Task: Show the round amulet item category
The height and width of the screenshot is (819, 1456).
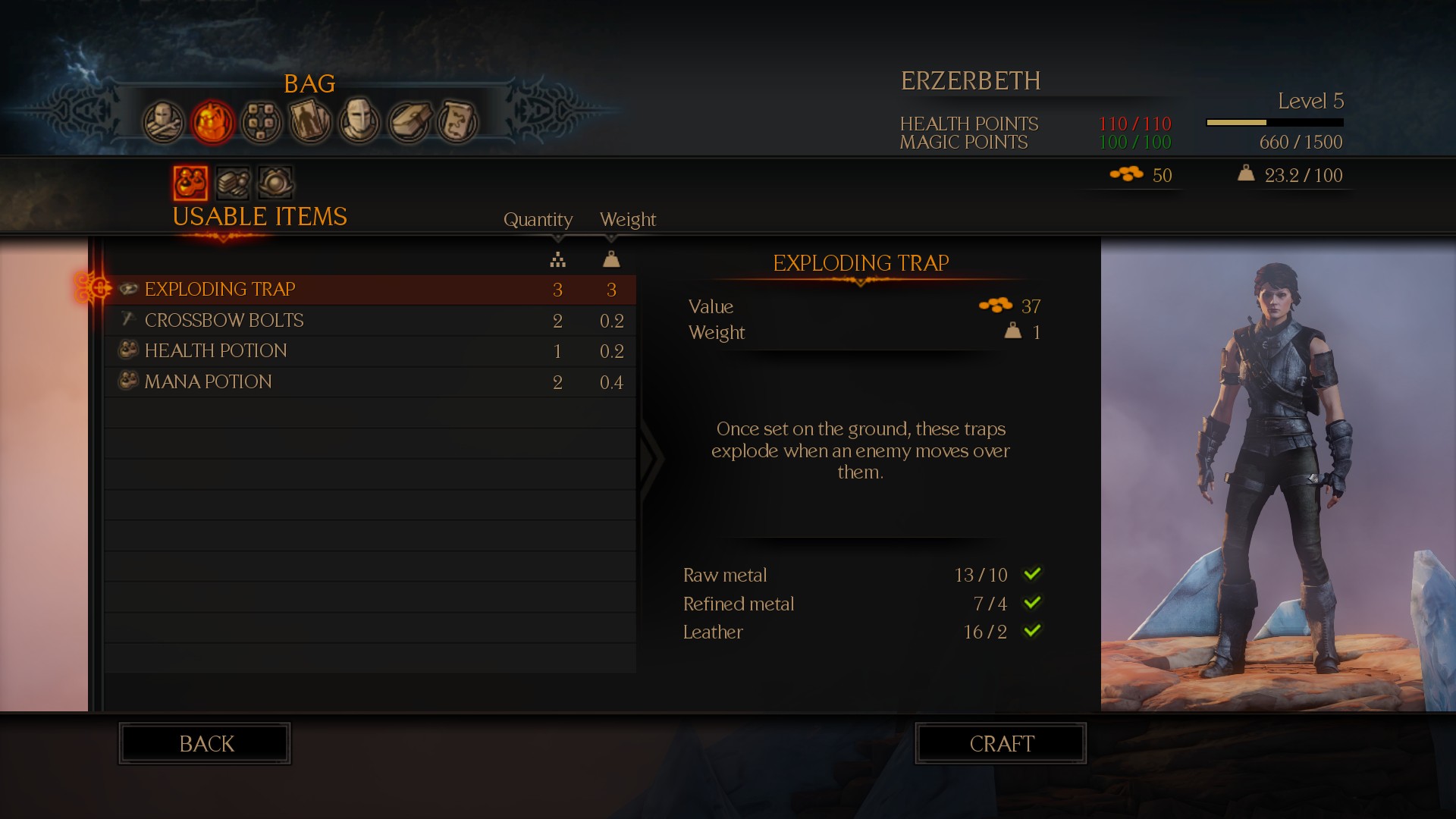Action: click(x=275, y=183)
